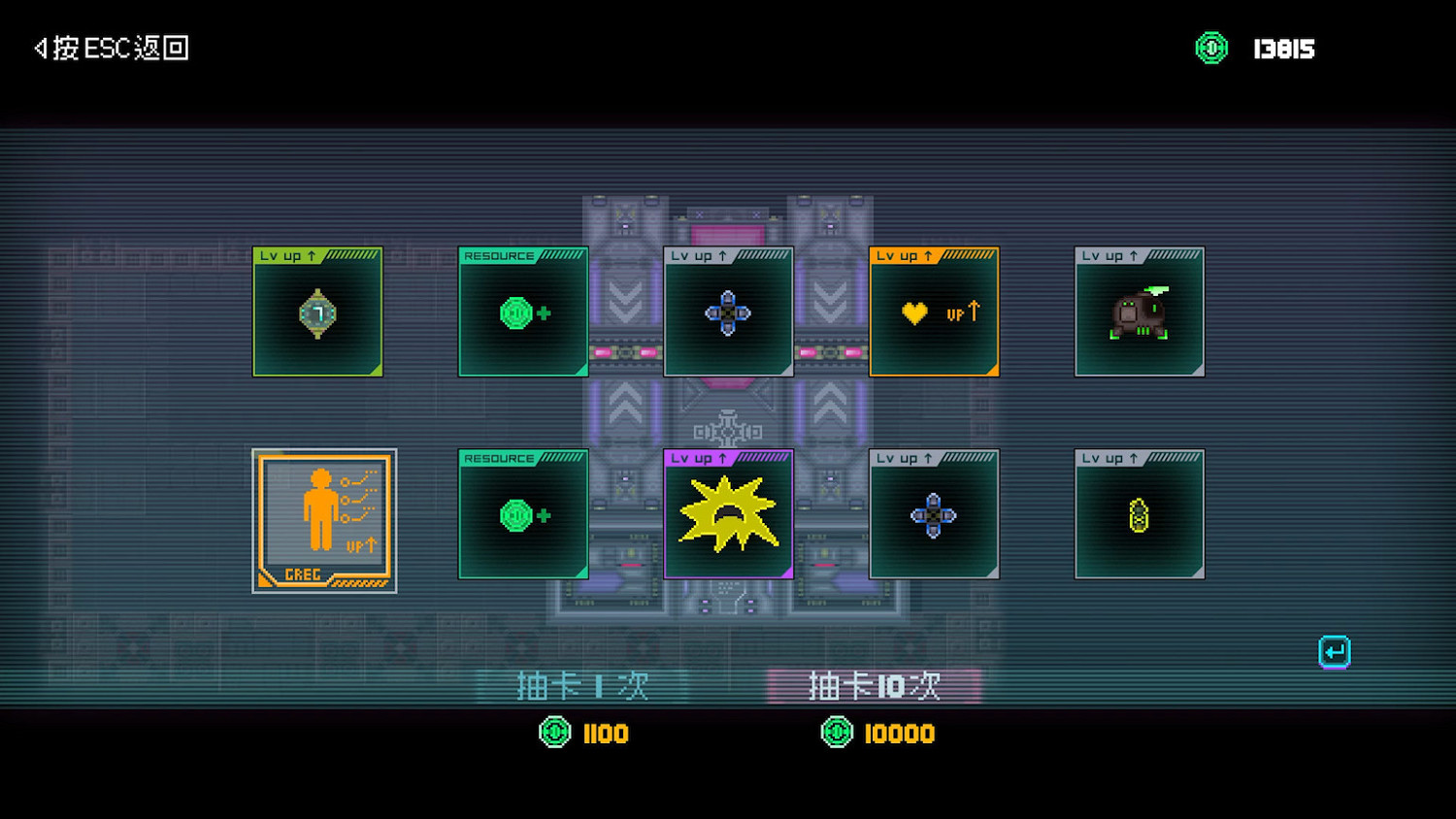Select the yellow grenade Lv up card
Screen dimensions: 1456x819
[x=1140, y=515]
